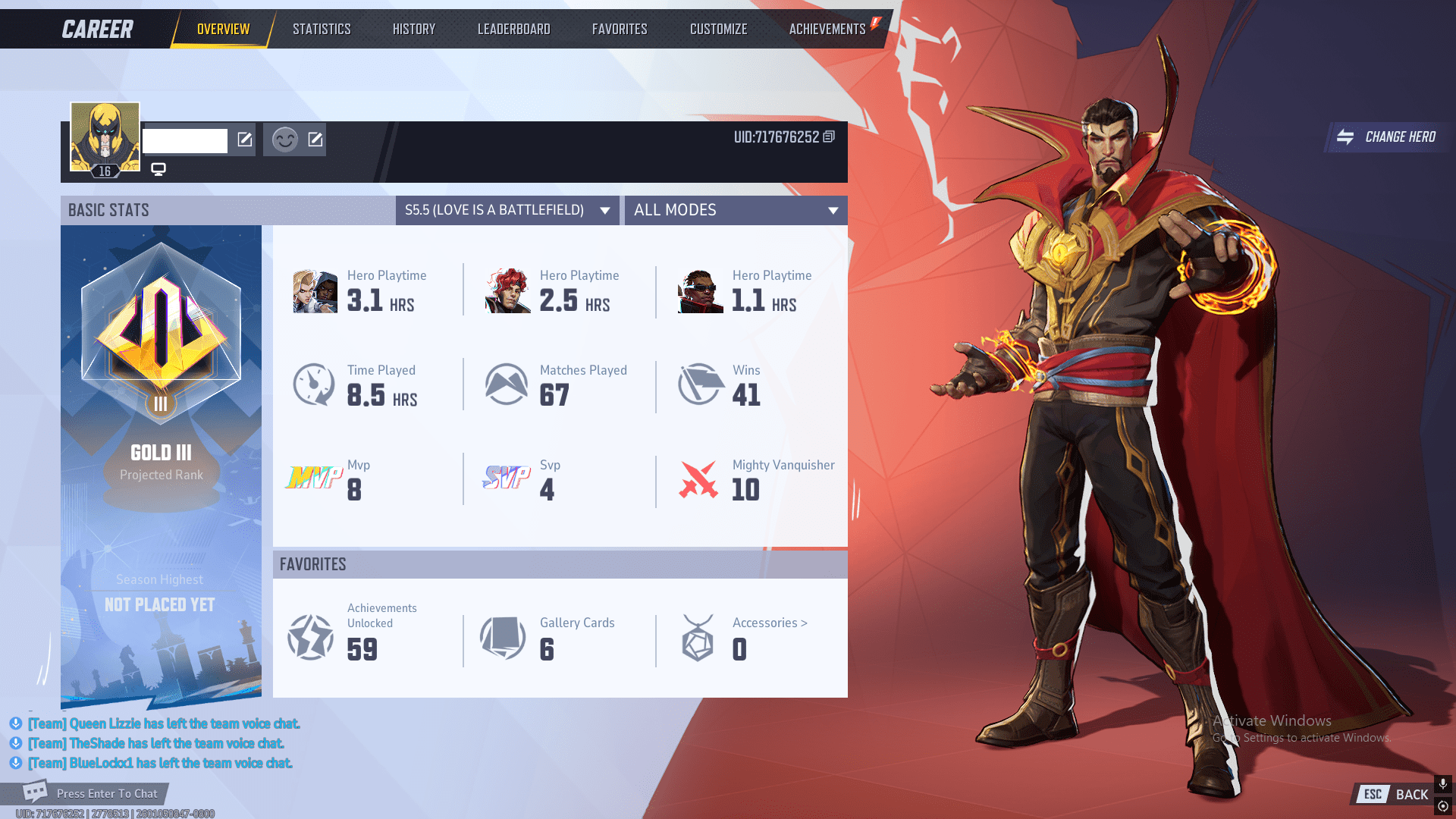Expand the Accessories section
The image size is (1456, 819).
[x=768, y=623]
